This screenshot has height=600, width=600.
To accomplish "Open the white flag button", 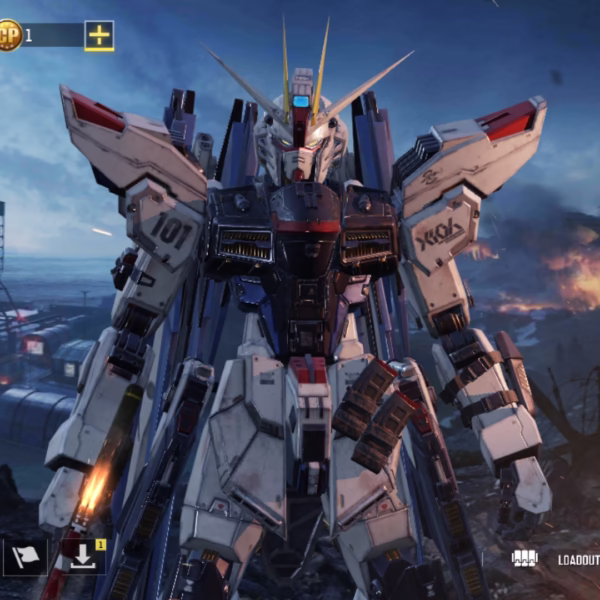I will 25,557.
